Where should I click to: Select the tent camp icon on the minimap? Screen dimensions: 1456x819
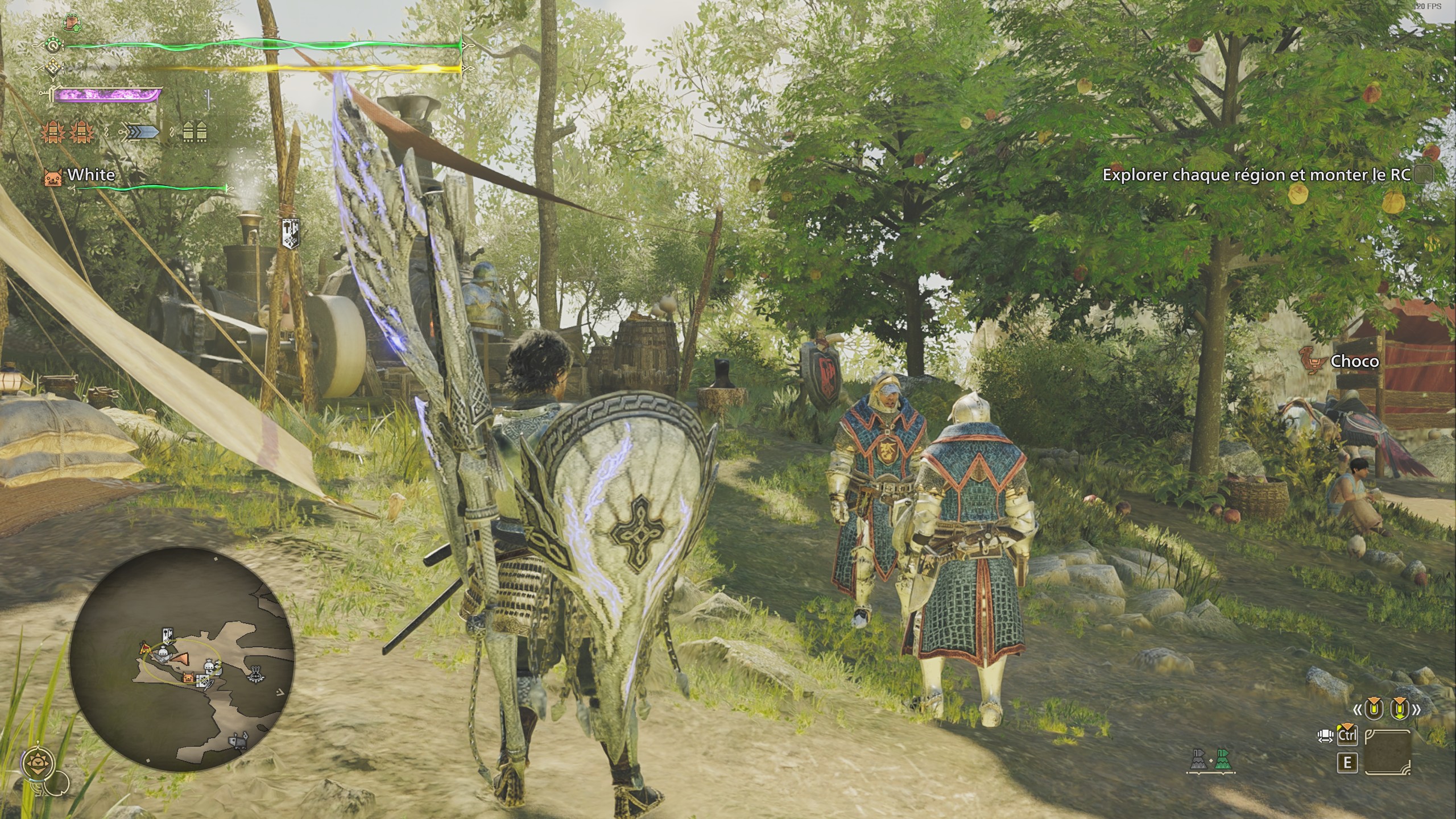point(145,649)
